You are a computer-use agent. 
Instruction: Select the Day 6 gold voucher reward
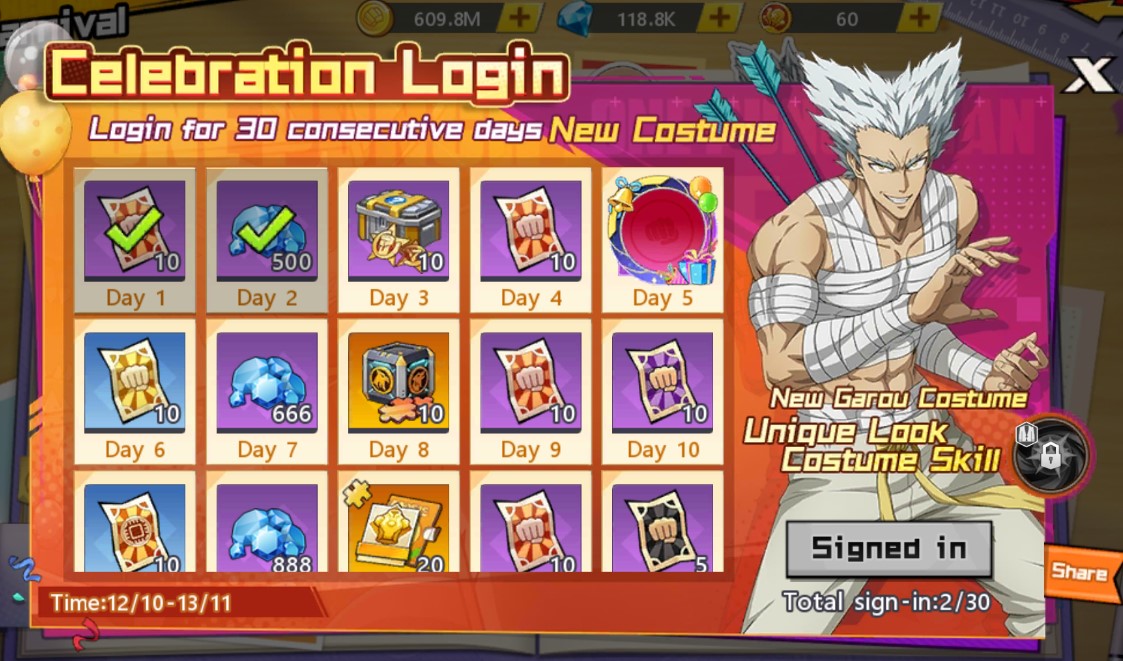(x=135, y=392)
